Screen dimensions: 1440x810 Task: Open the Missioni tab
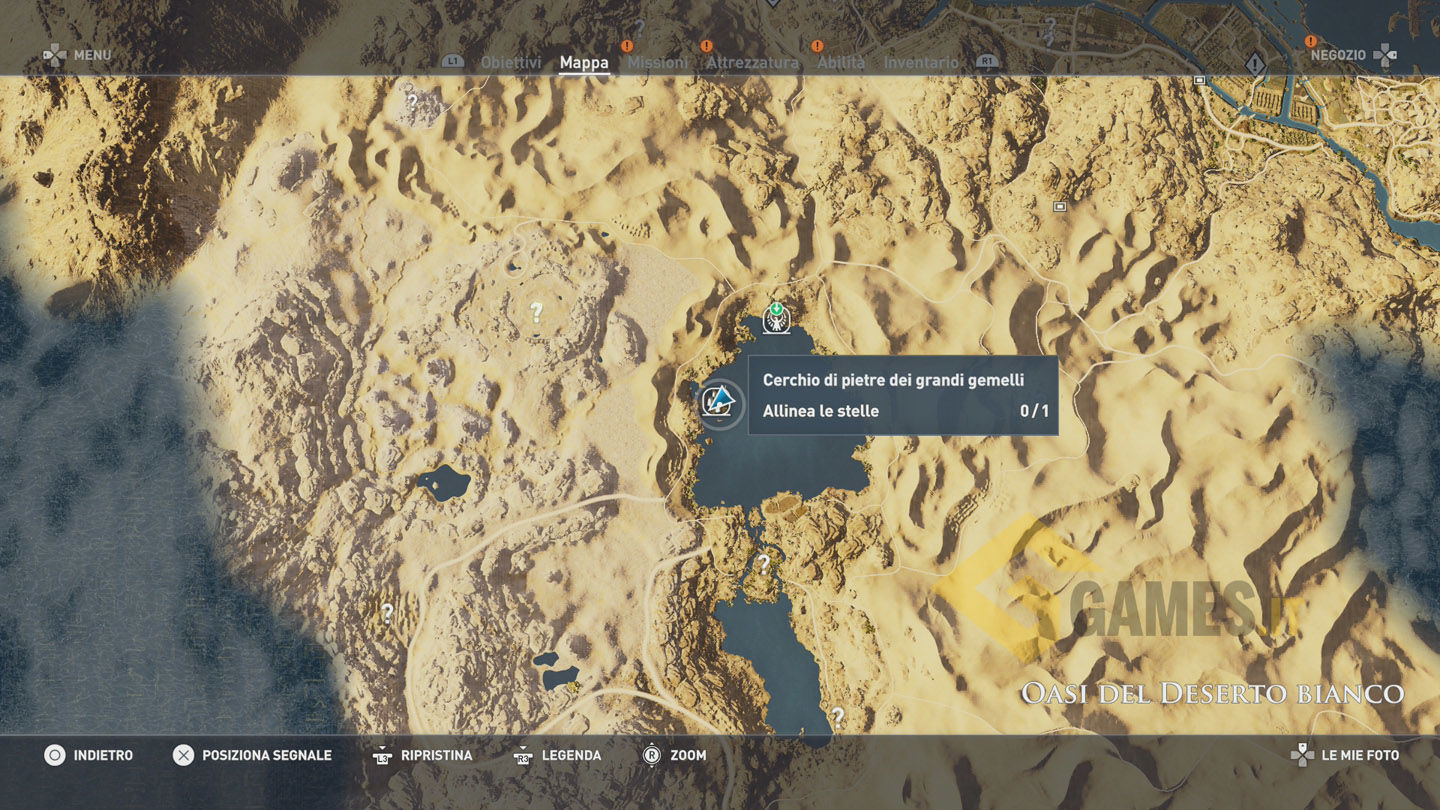click(657, 62)
